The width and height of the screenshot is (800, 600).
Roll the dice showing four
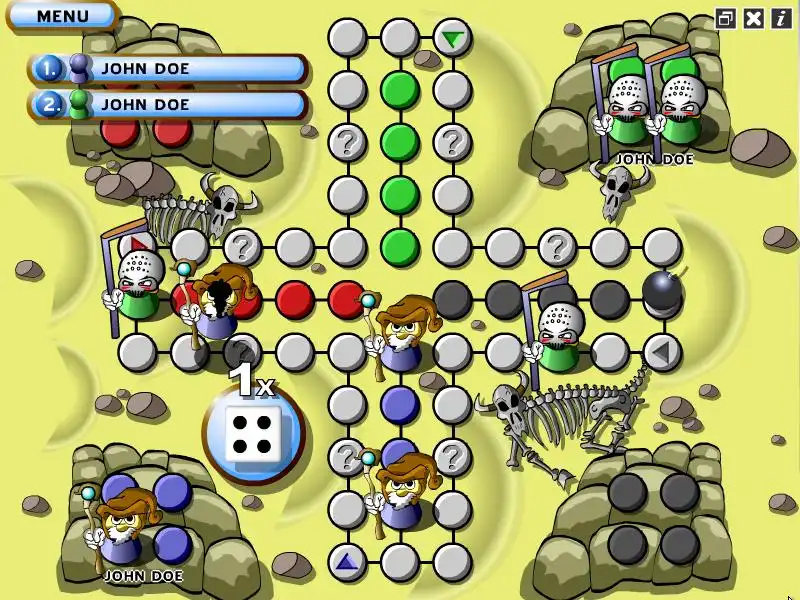pyautogui.click(x=252, y=436)
